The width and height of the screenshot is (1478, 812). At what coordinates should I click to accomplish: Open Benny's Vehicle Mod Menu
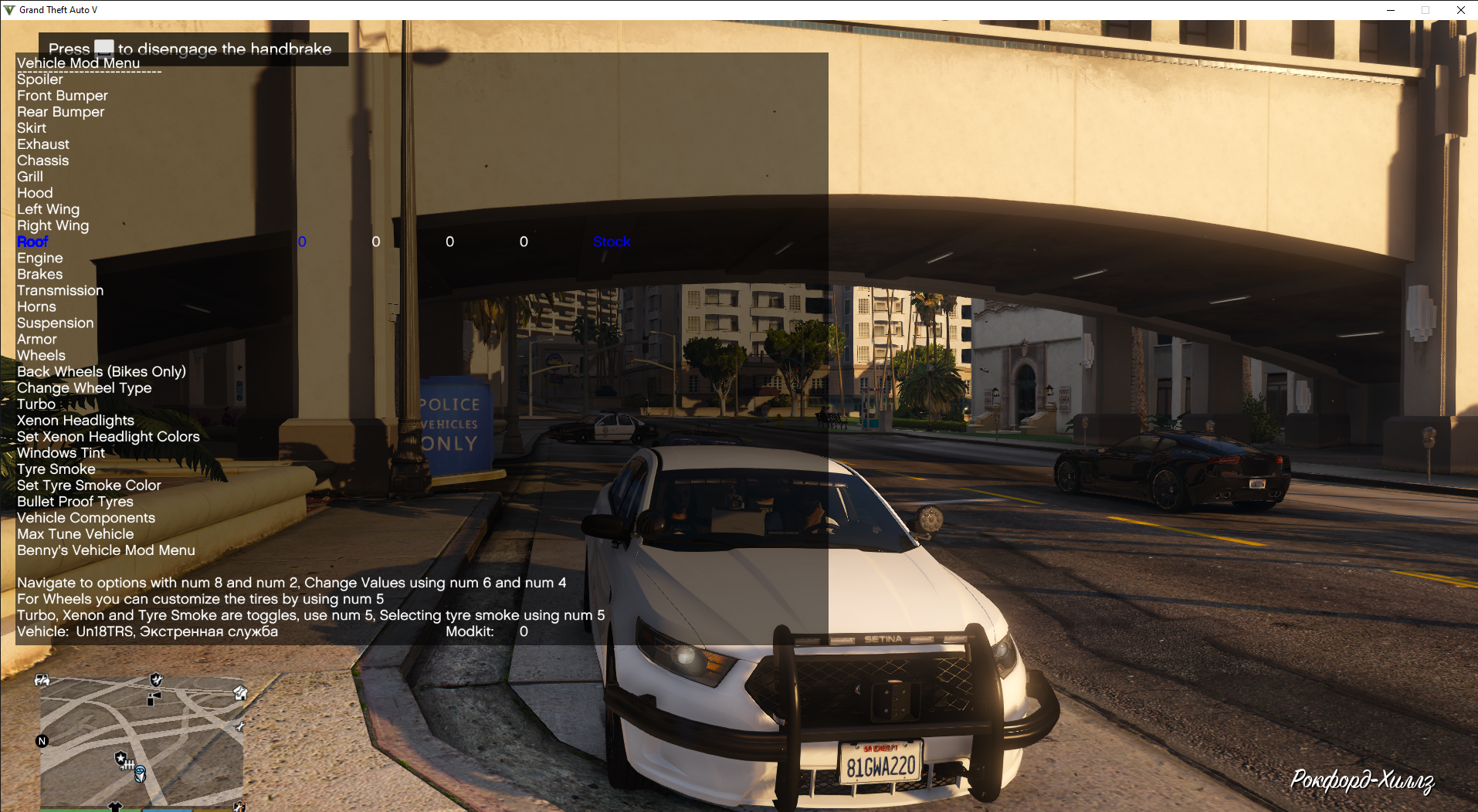pyautogui.click(x=106, y=550)
